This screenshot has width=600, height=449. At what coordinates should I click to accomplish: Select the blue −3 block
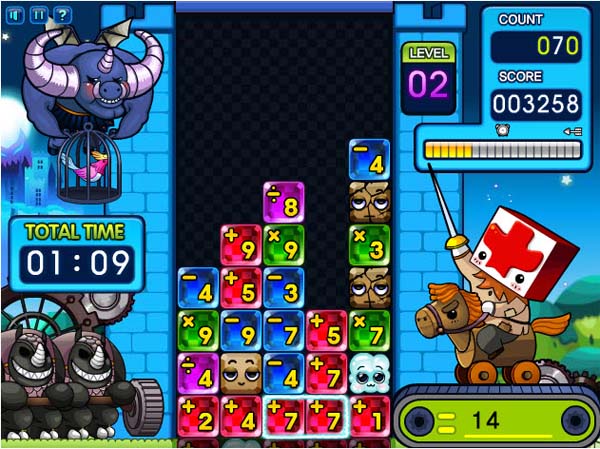pyautogui.click(x=284, y=288)
